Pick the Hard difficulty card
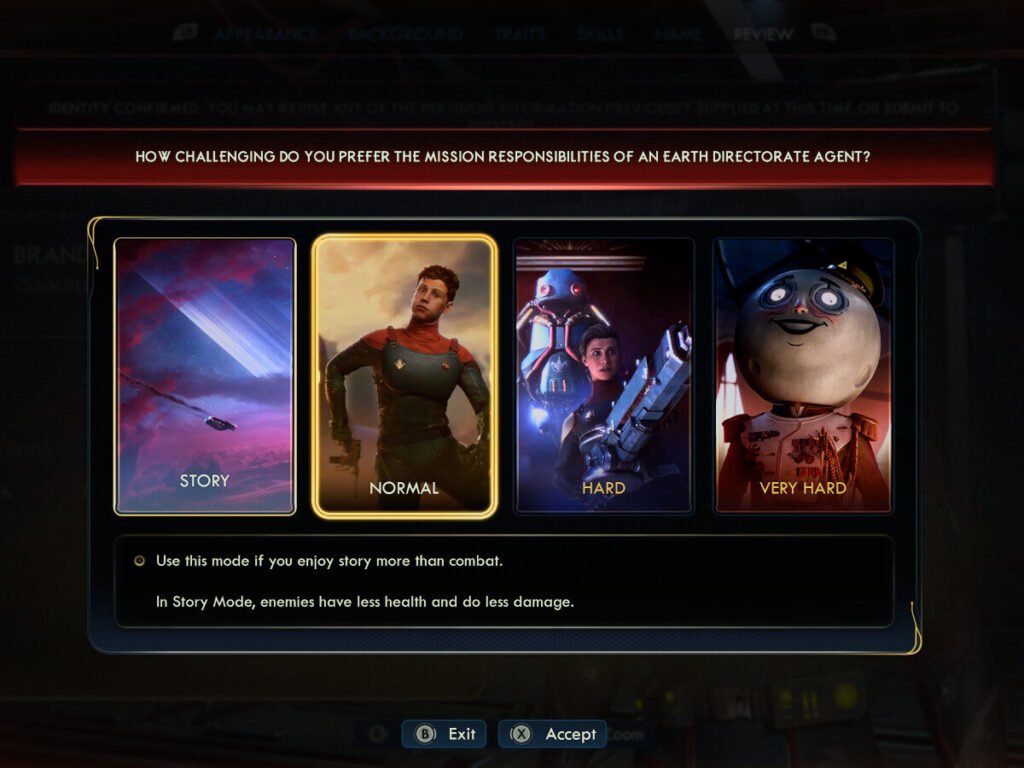The image size is (1024, 768). pyautogui.click(x=603, y=376)
